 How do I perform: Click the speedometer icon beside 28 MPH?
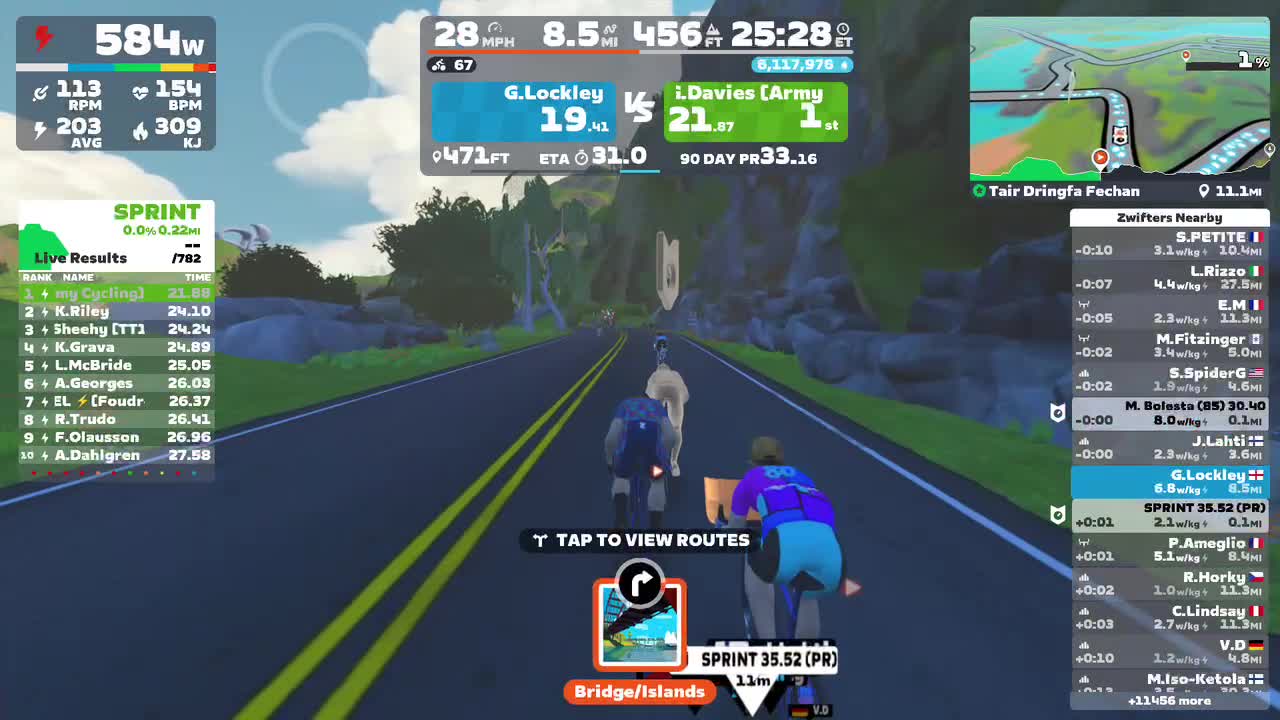pyautogui.click(x=494, y=25)
